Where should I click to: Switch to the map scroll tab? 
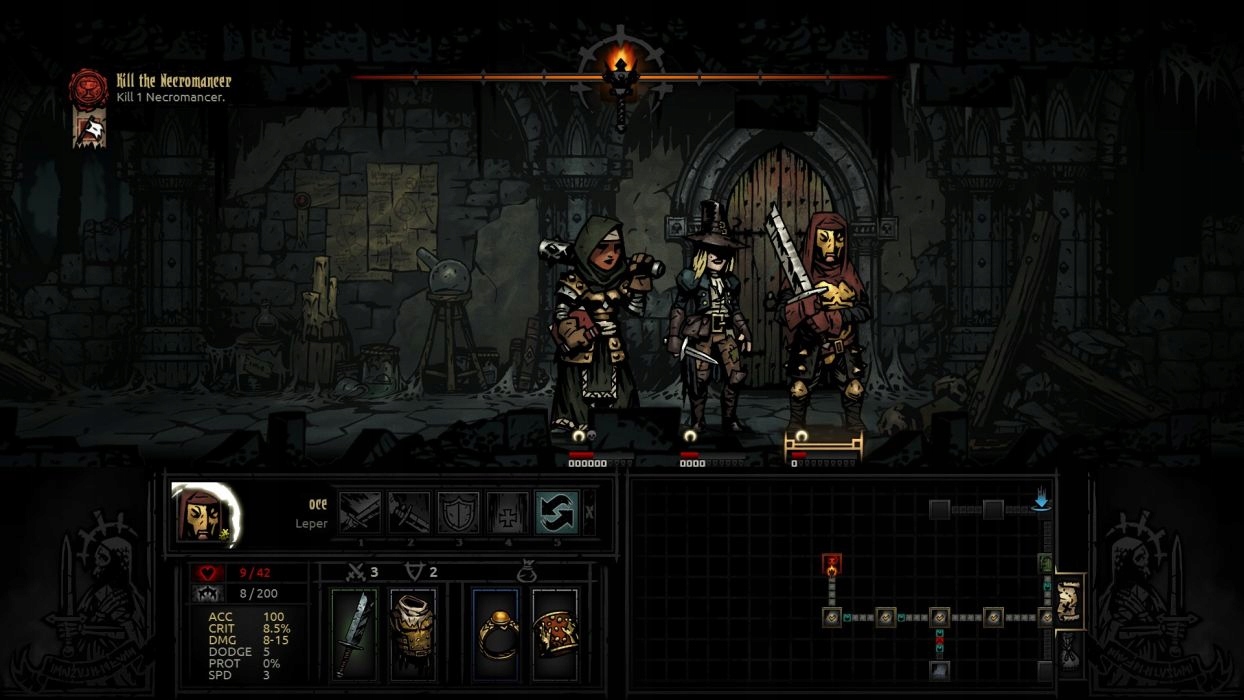coord(1069,601)
